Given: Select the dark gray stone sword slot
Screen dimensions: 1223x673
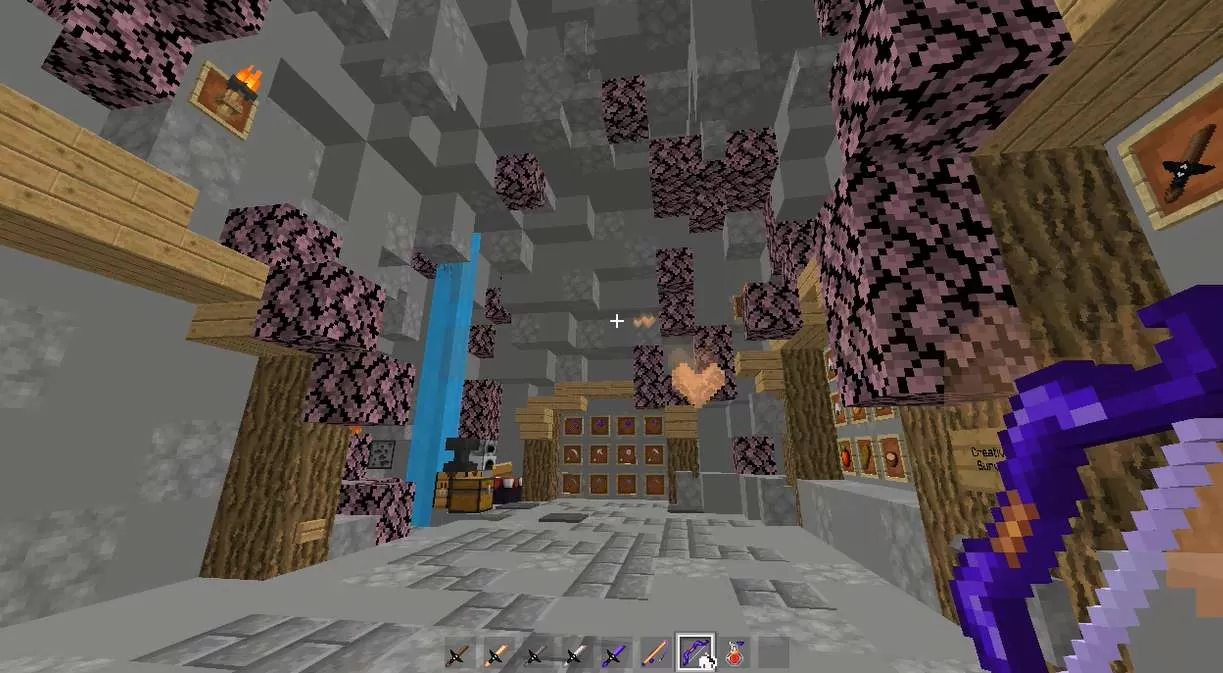Looking at the screenshot, I should click(536, 655).
